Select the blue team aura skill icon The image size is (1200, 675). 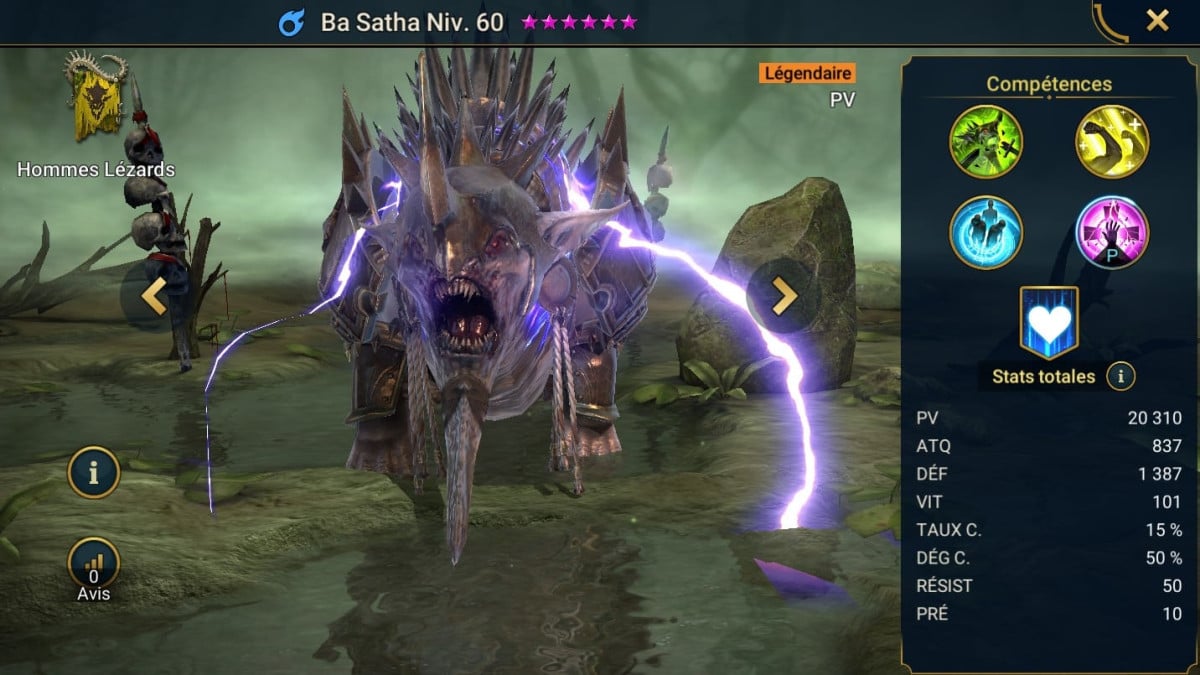click(986, 232)
